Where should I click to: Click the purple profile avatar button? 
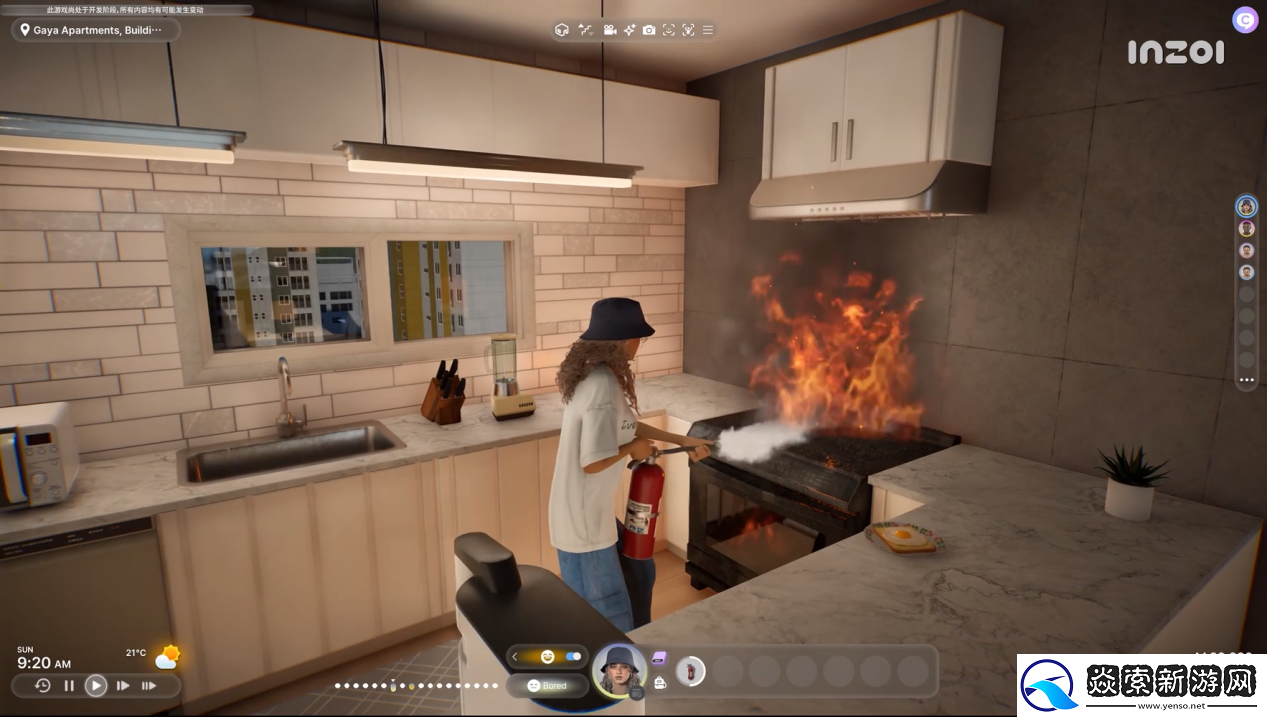(x=1245, y=20)
